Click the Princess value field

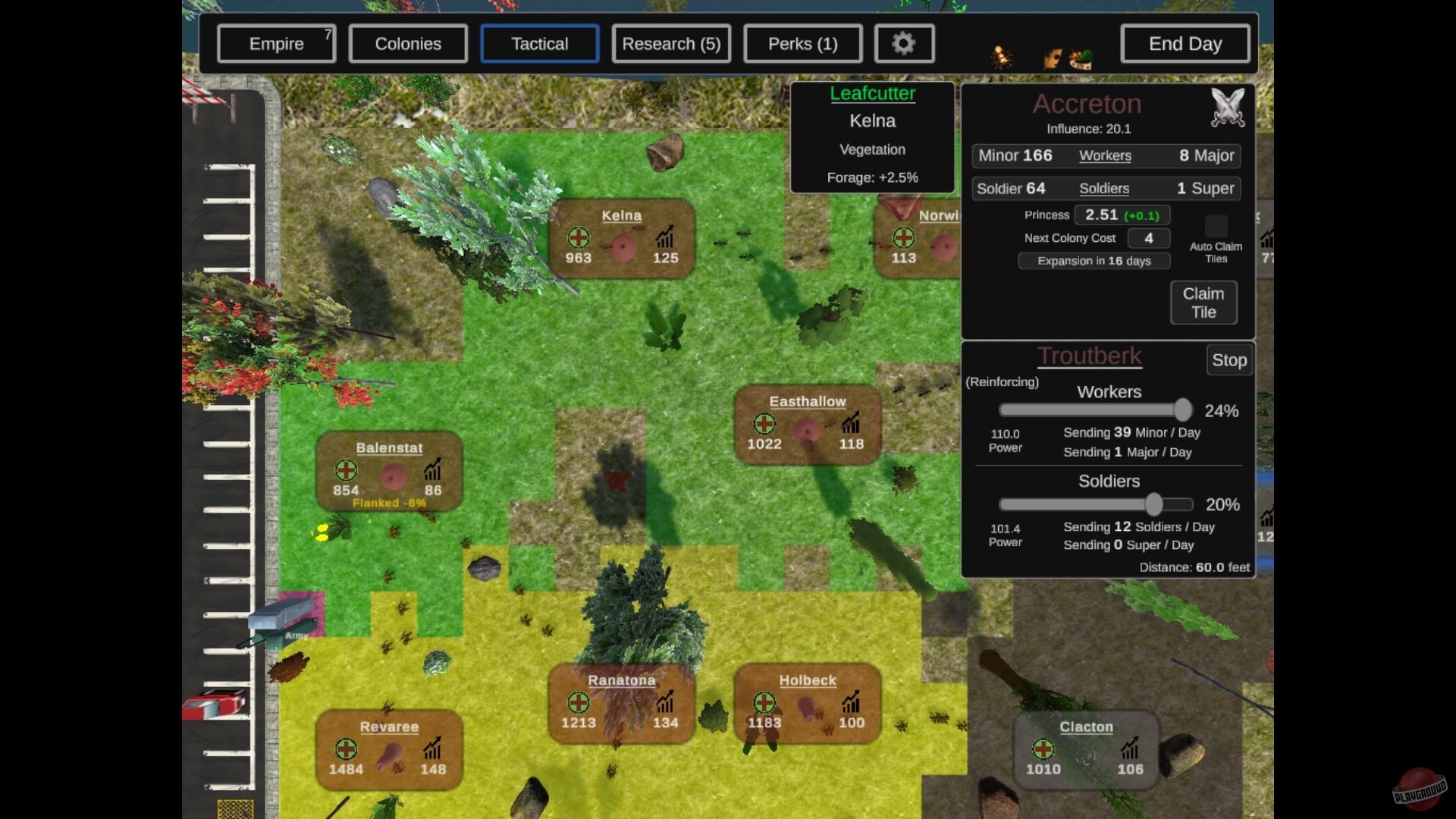coord(1122,215)
